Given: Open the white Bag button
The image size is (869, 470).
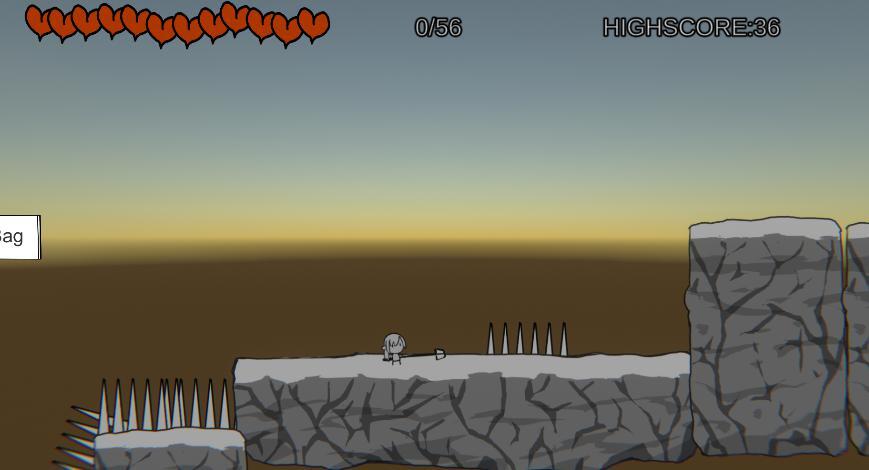Looking at the screenshot, I should [17, 237].
